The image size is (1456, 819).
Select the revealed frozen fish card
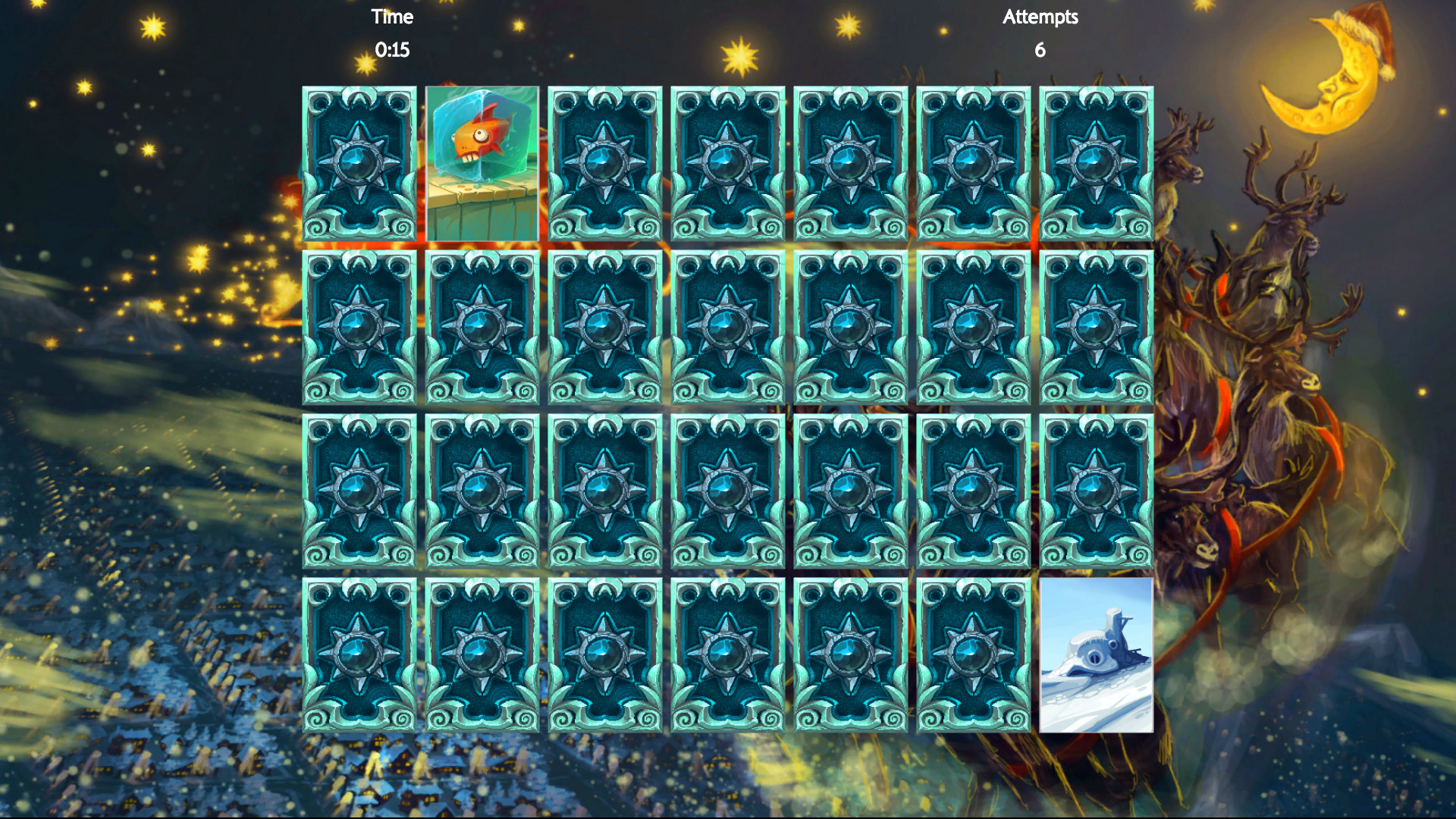coord(483,163)
